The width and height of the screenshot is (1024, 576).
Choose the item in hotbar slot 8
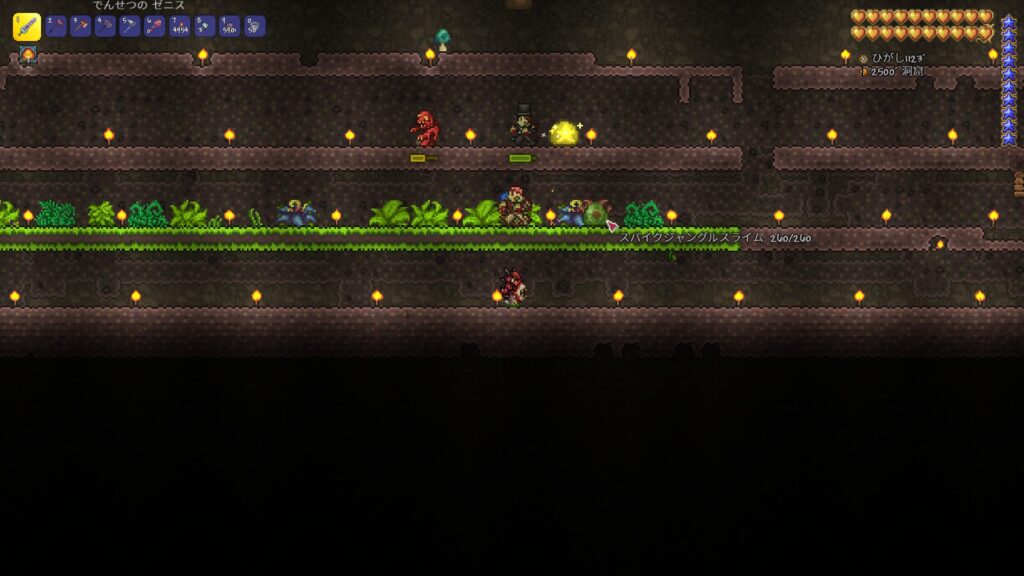pyautogui.click(x=206, y=26)
